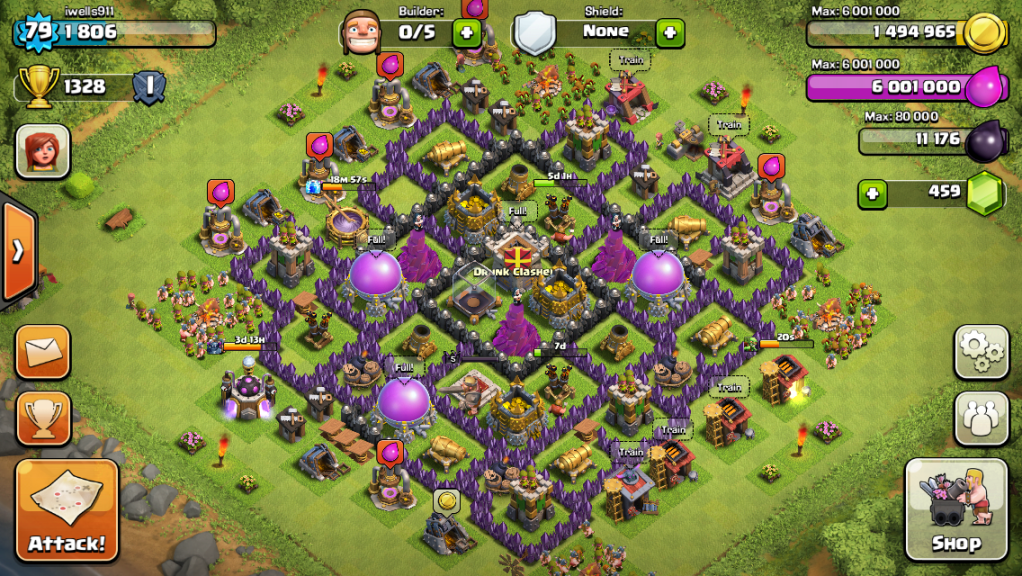This screenshot has width=1022, height=576.
Task: Select the gold trophy count icon
Action: point(38,86)
